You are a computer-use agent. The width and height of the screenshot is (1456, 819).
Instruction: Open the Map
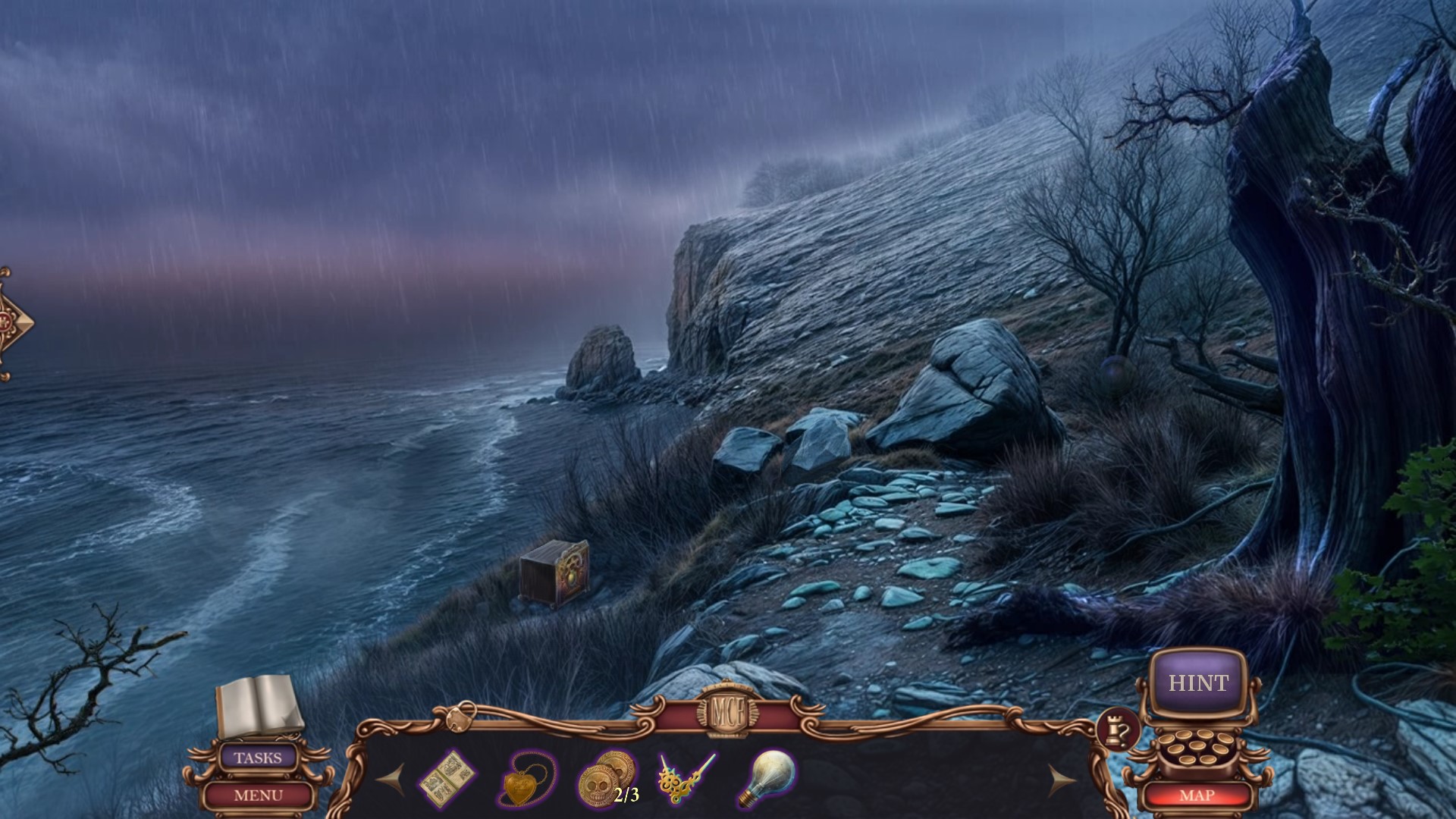[x=1197, y=795]
